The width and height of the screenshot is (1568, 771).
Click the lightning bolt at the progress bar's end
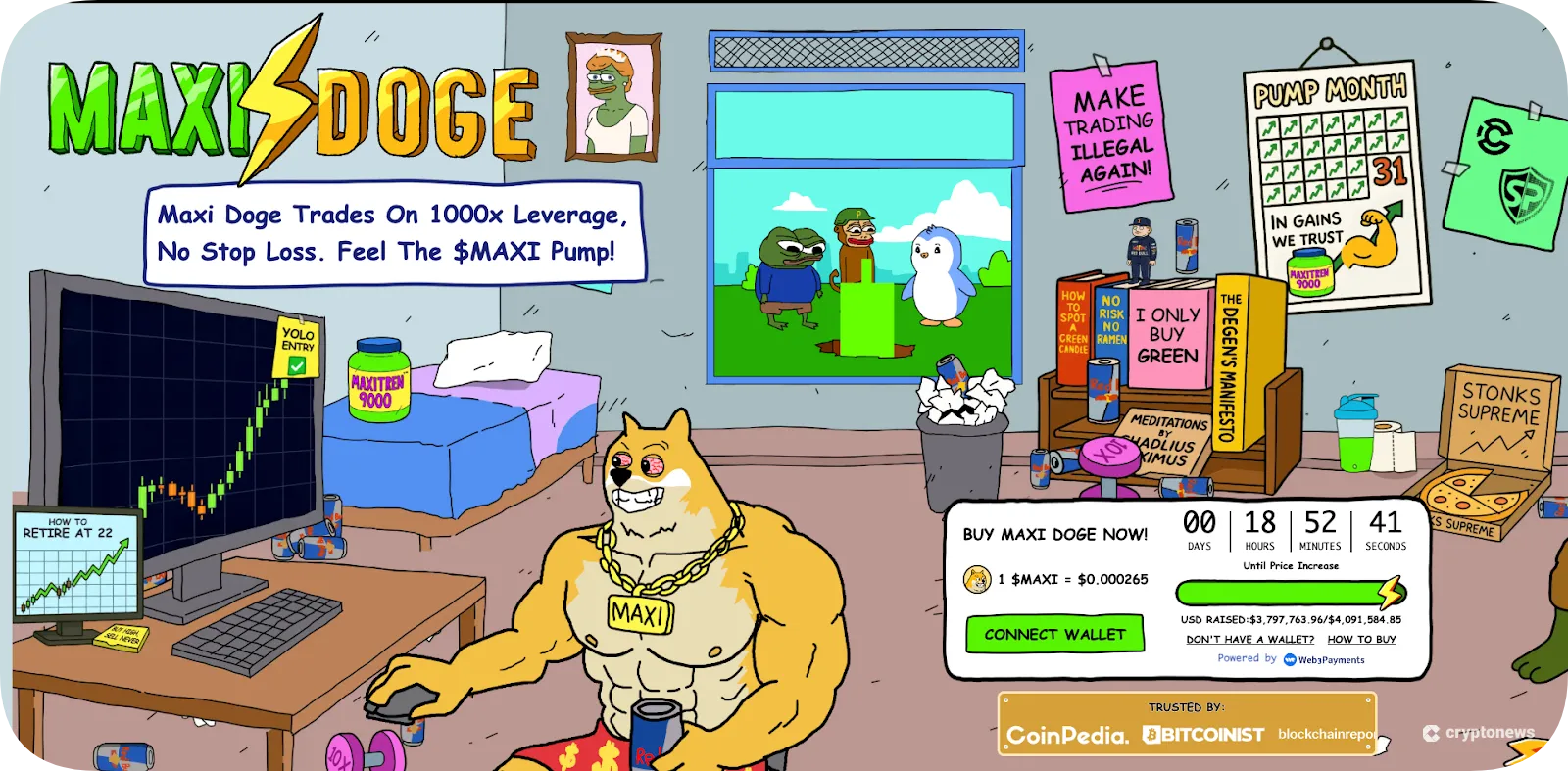click(x=1389, y=592)
